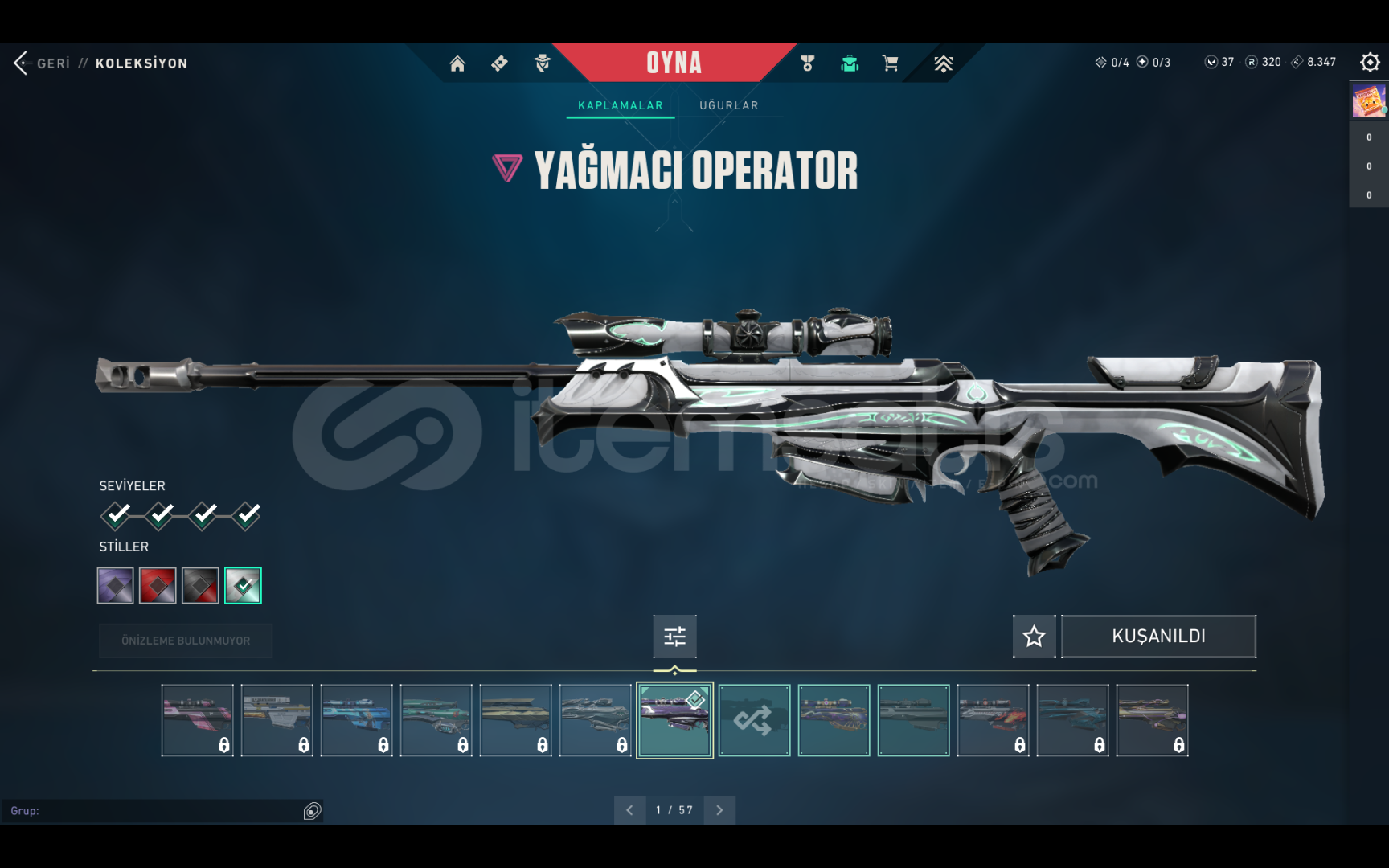Open the battle pass chevrons icon

(x=943, y=63)
